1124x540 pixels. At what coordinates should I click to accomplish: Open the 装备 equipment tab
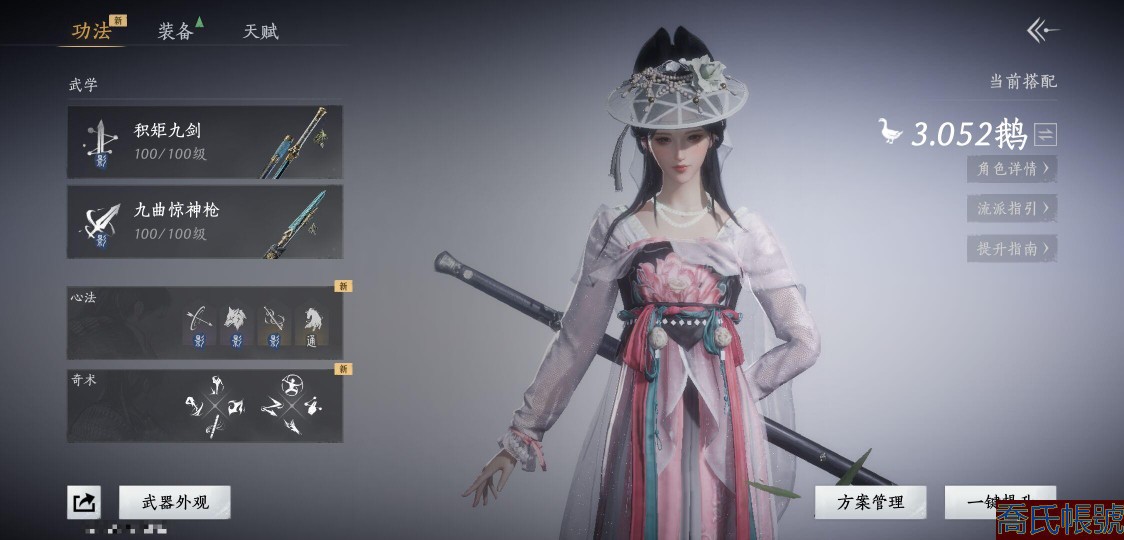click(x=176, y=31)
